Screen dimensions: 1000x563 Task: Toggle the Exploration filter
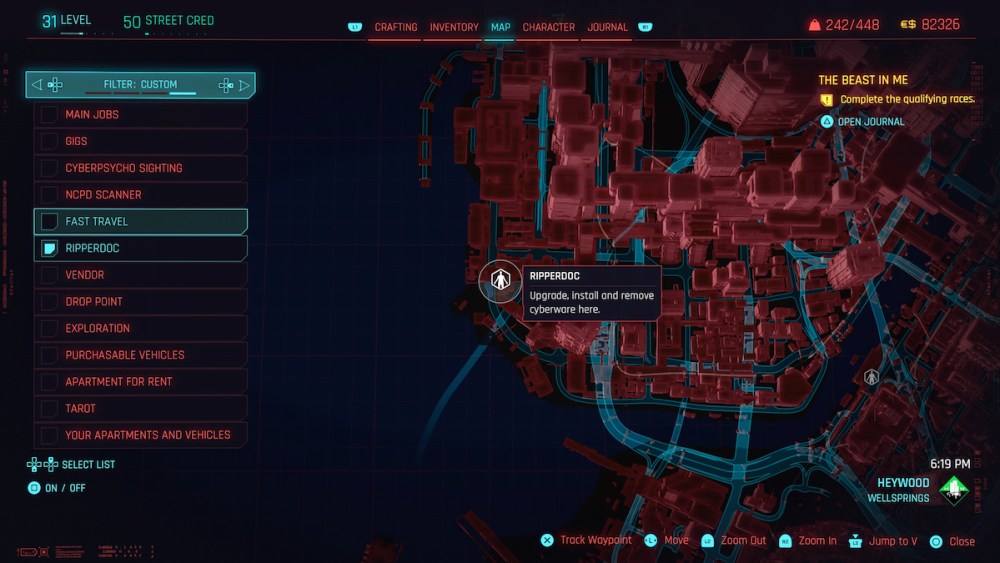click(x=49, y=328)
